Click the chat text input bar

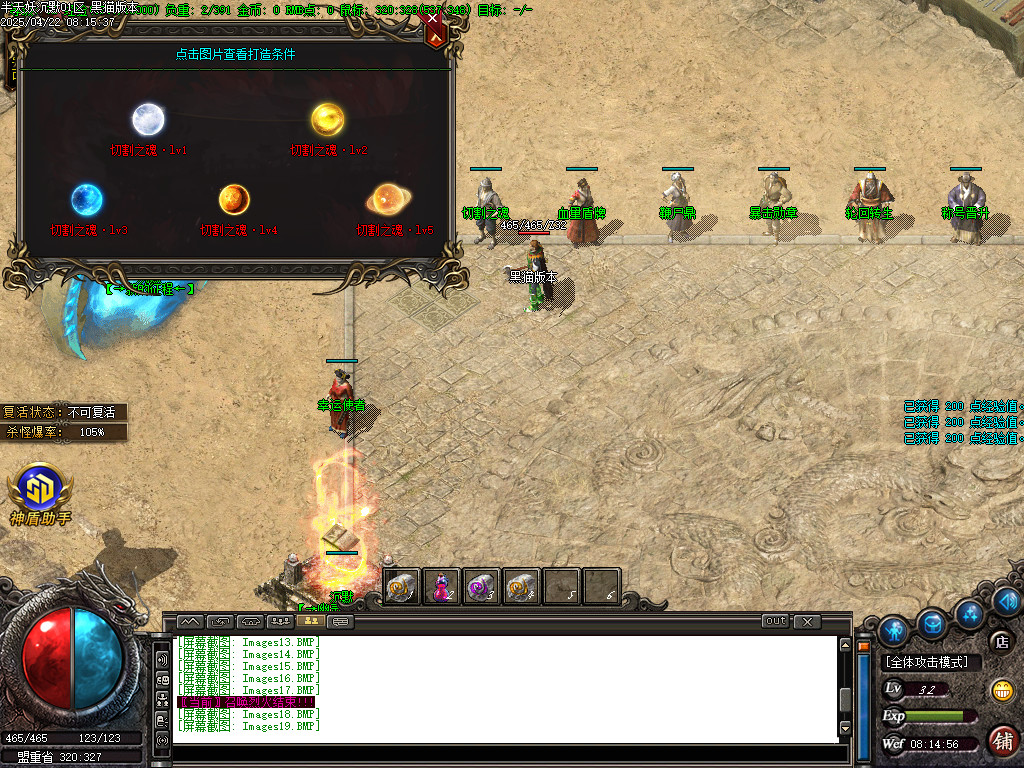(500, 752)
